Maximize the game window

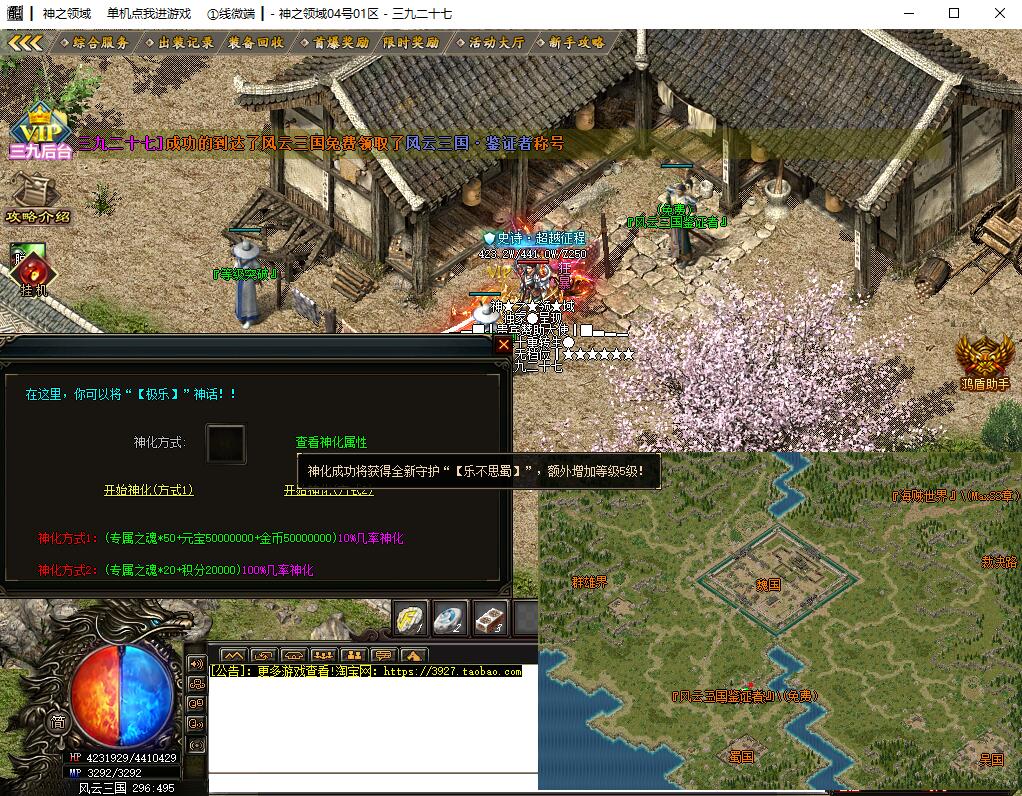[x=954, y=14]
